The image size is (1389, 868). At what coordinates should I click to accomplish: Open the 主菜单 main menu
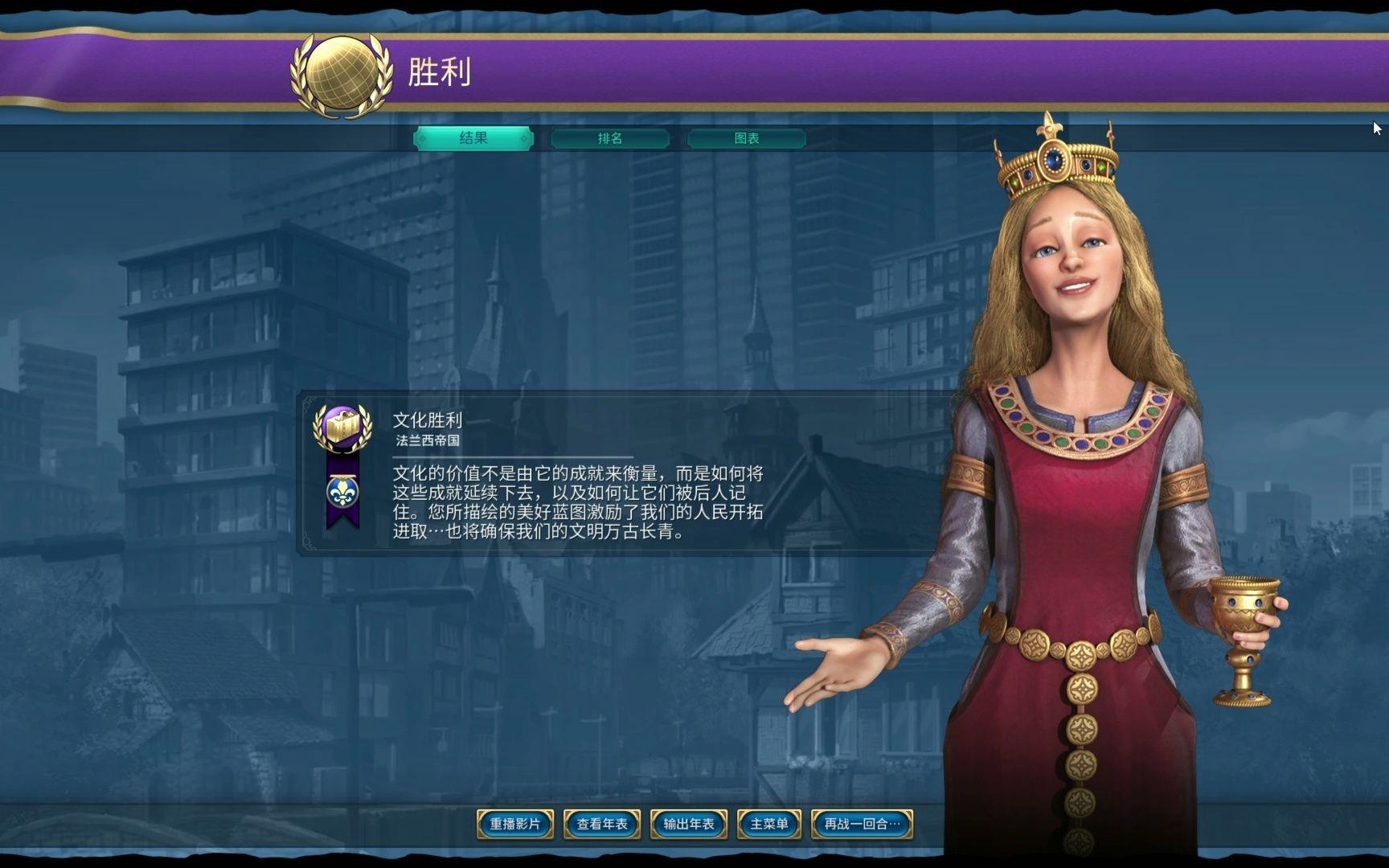(768, 825)
